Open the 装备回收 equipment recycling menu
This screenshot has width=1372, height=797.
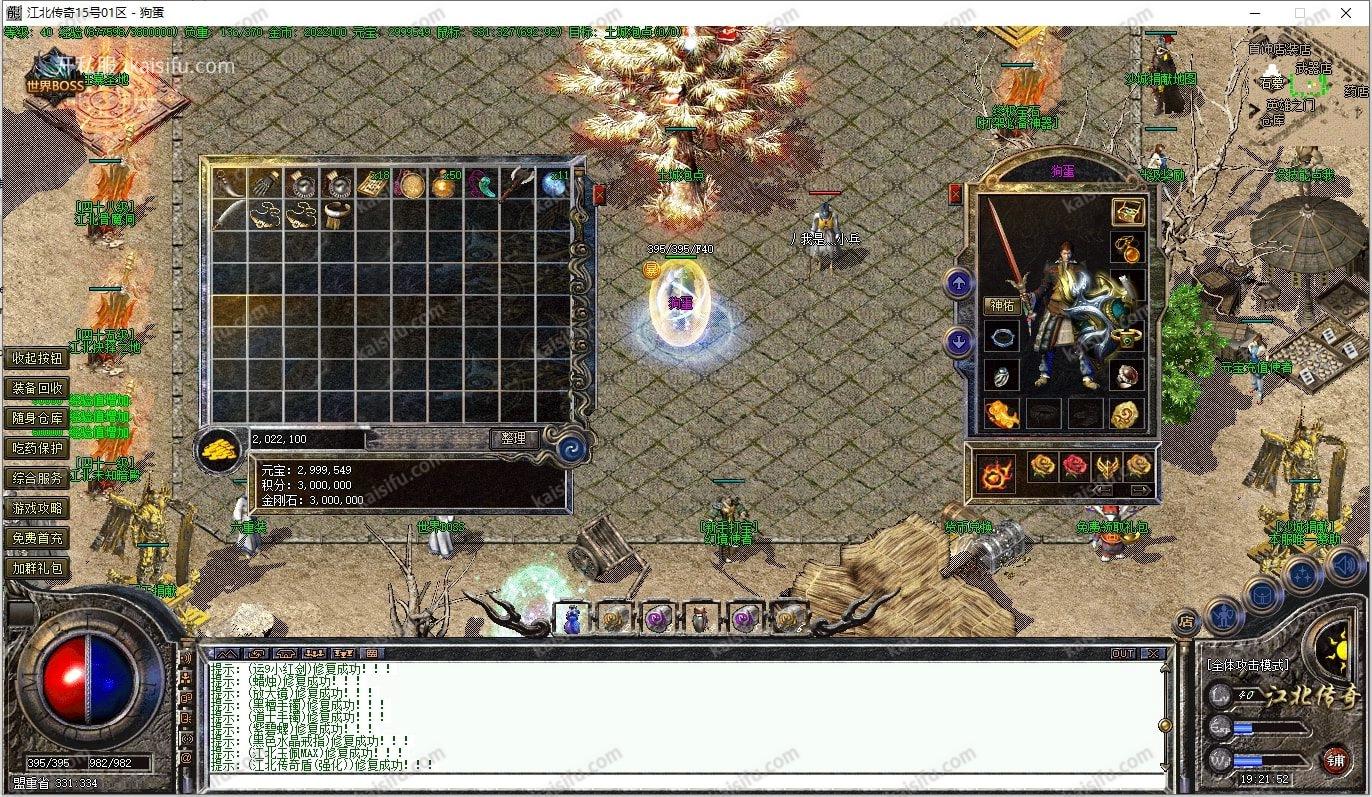point(38,388)
